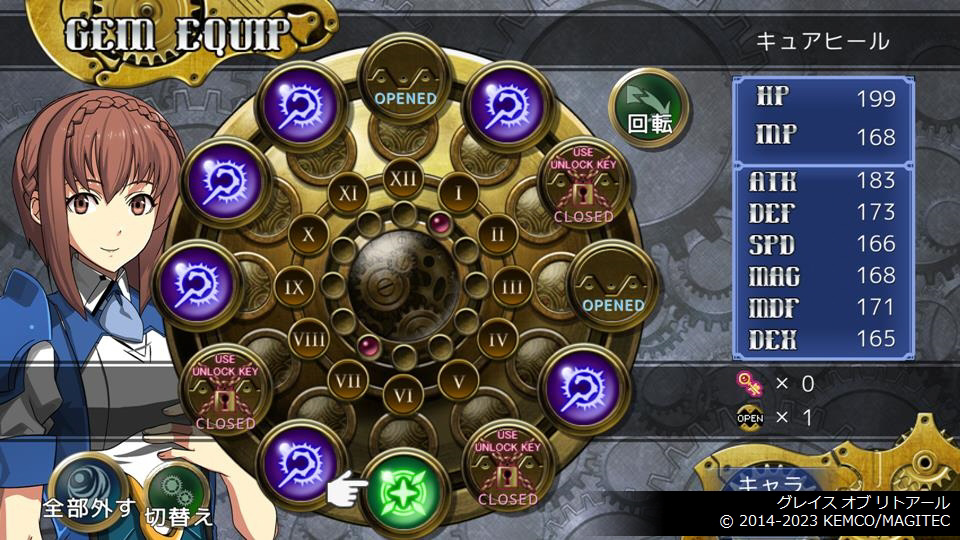Click the green 回転 rotate button

click(649, 107)
